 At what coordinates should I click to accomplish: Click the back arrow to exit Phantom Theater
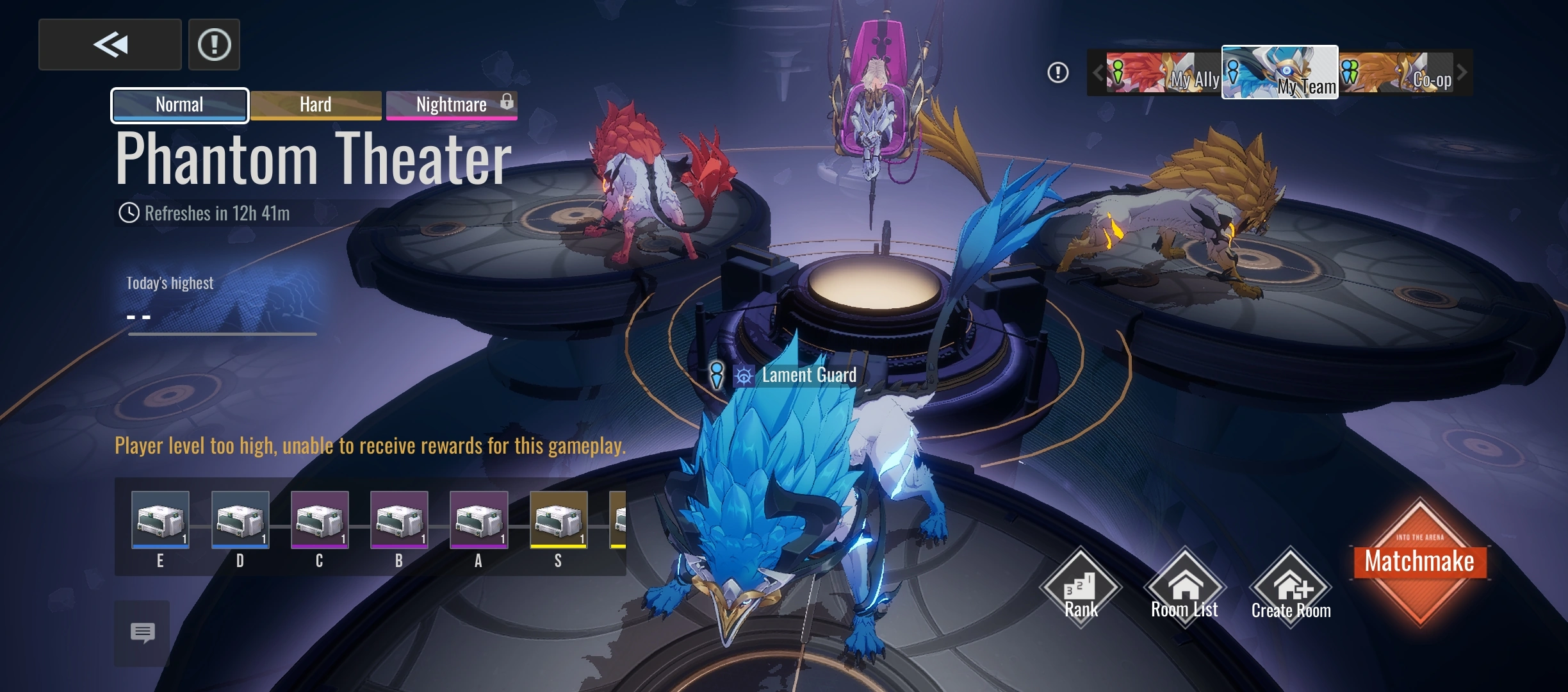(110, 44)
